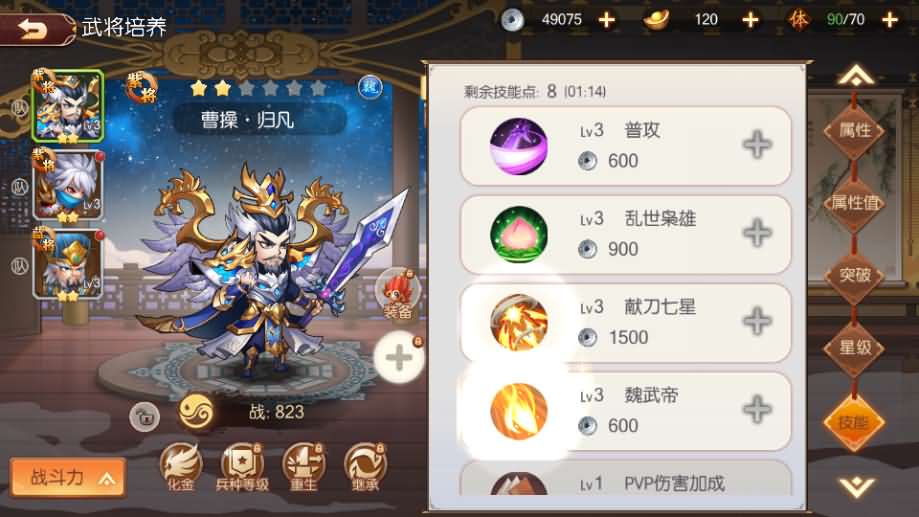Expand the 战斗力 combat power button
Viewport: 919px width, 517px height.
click(68, 478)
